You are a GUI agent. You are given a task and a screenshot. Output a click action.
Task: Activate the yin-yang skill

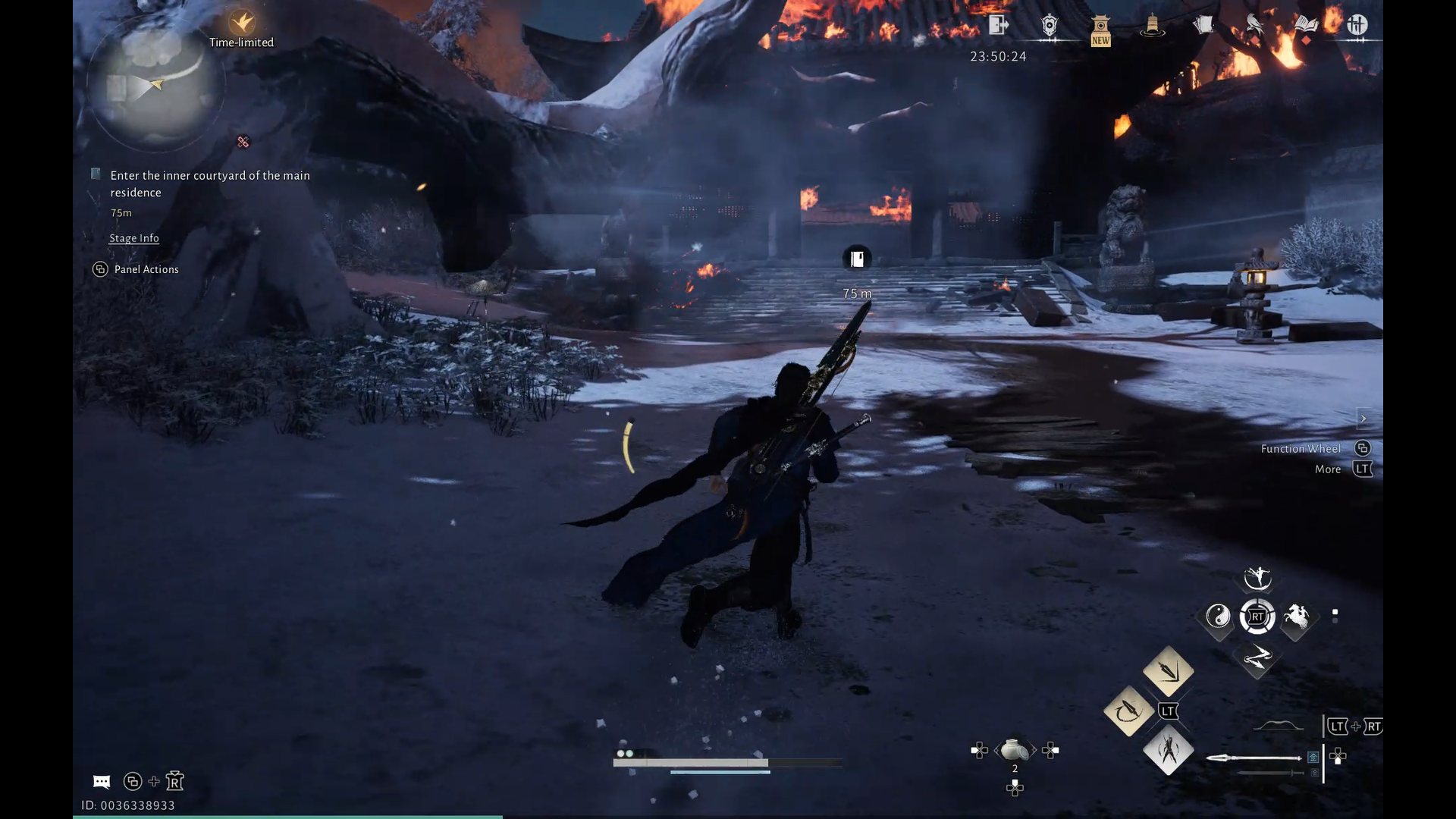pyautogui.click(x=1218, y=617)
